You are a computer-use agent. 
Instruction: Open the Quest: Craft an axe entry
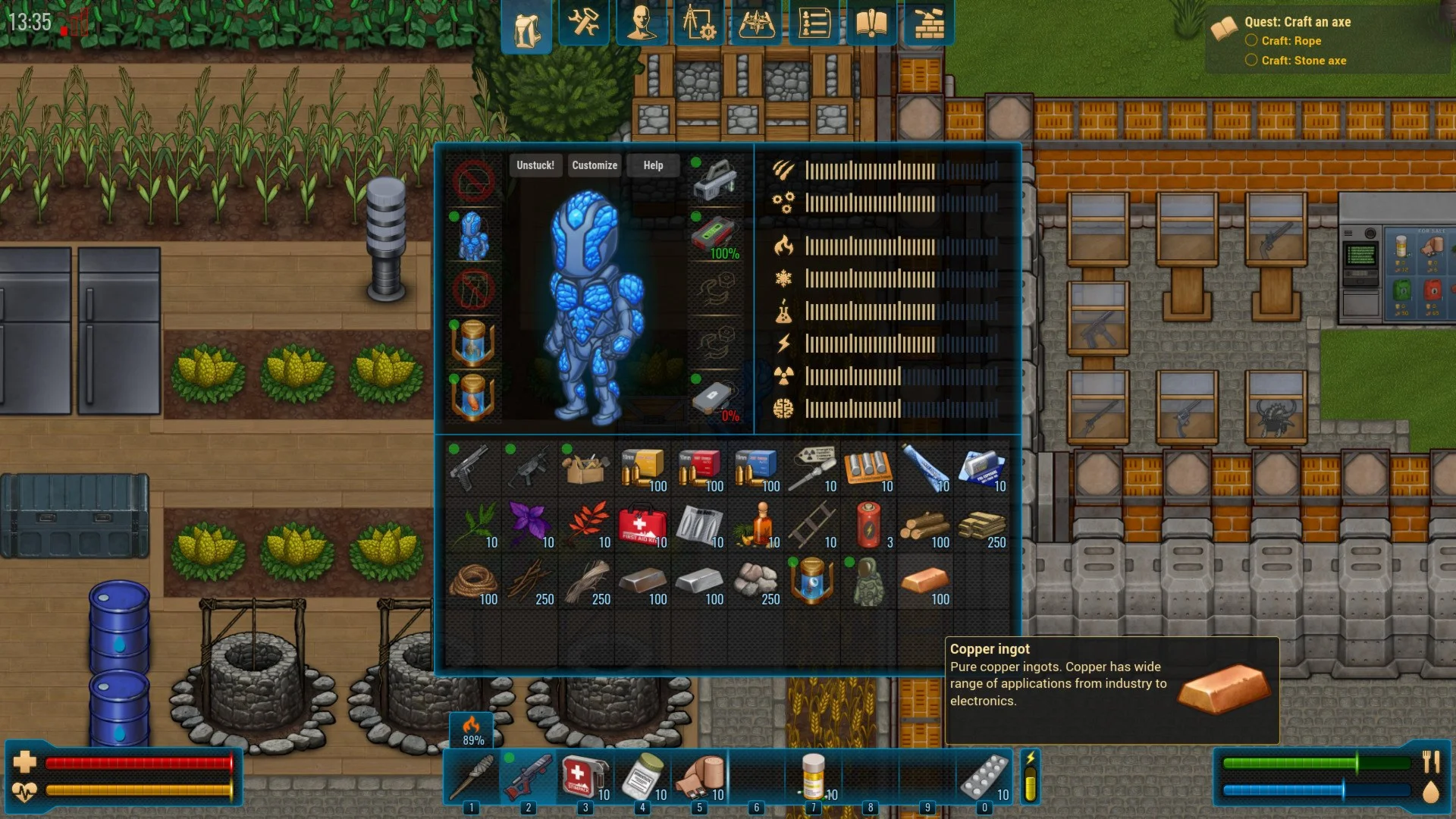pos(1298,22)
